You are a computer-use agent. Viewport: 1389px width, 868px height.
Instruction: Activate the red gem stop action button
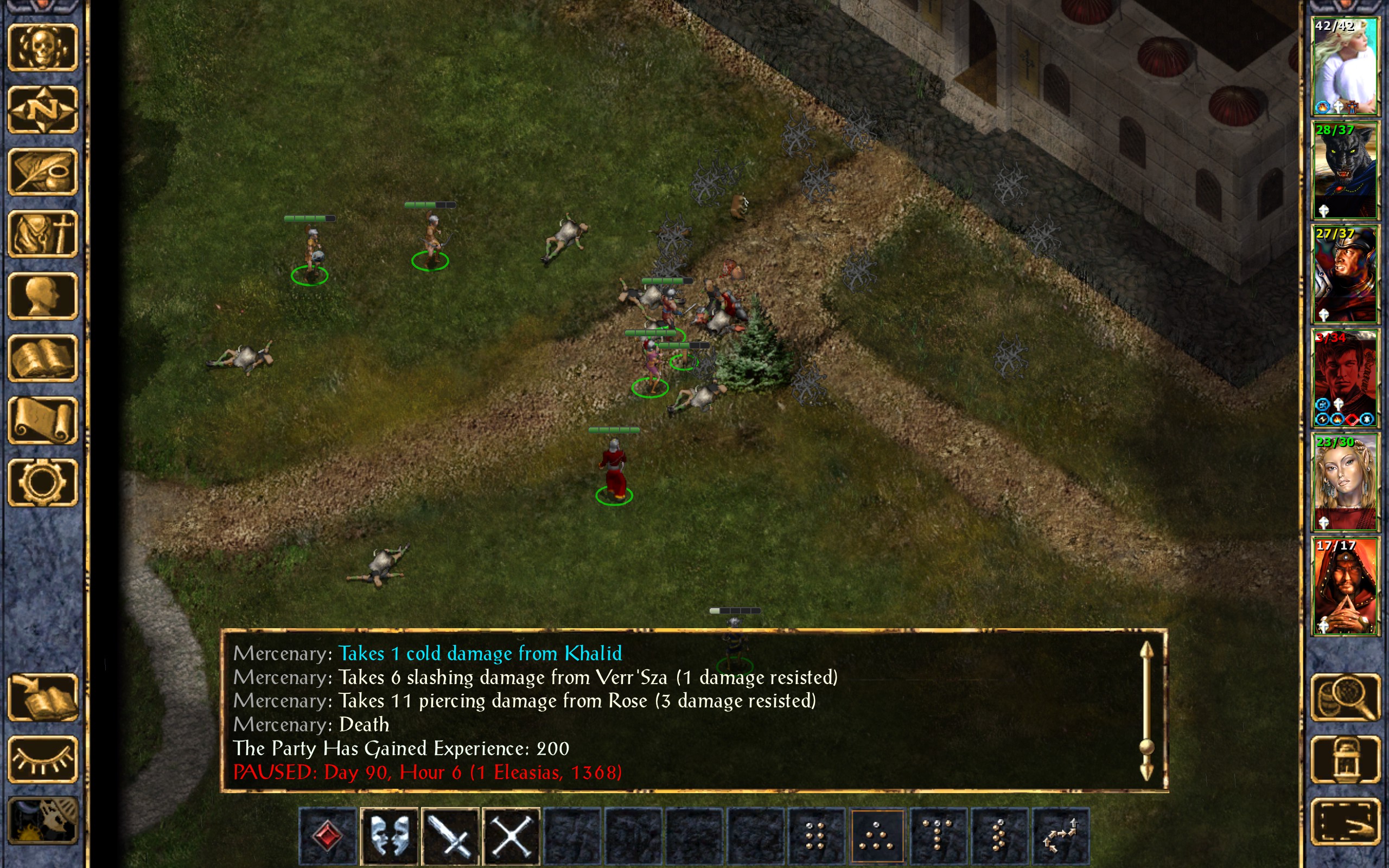tap(328, 835)
